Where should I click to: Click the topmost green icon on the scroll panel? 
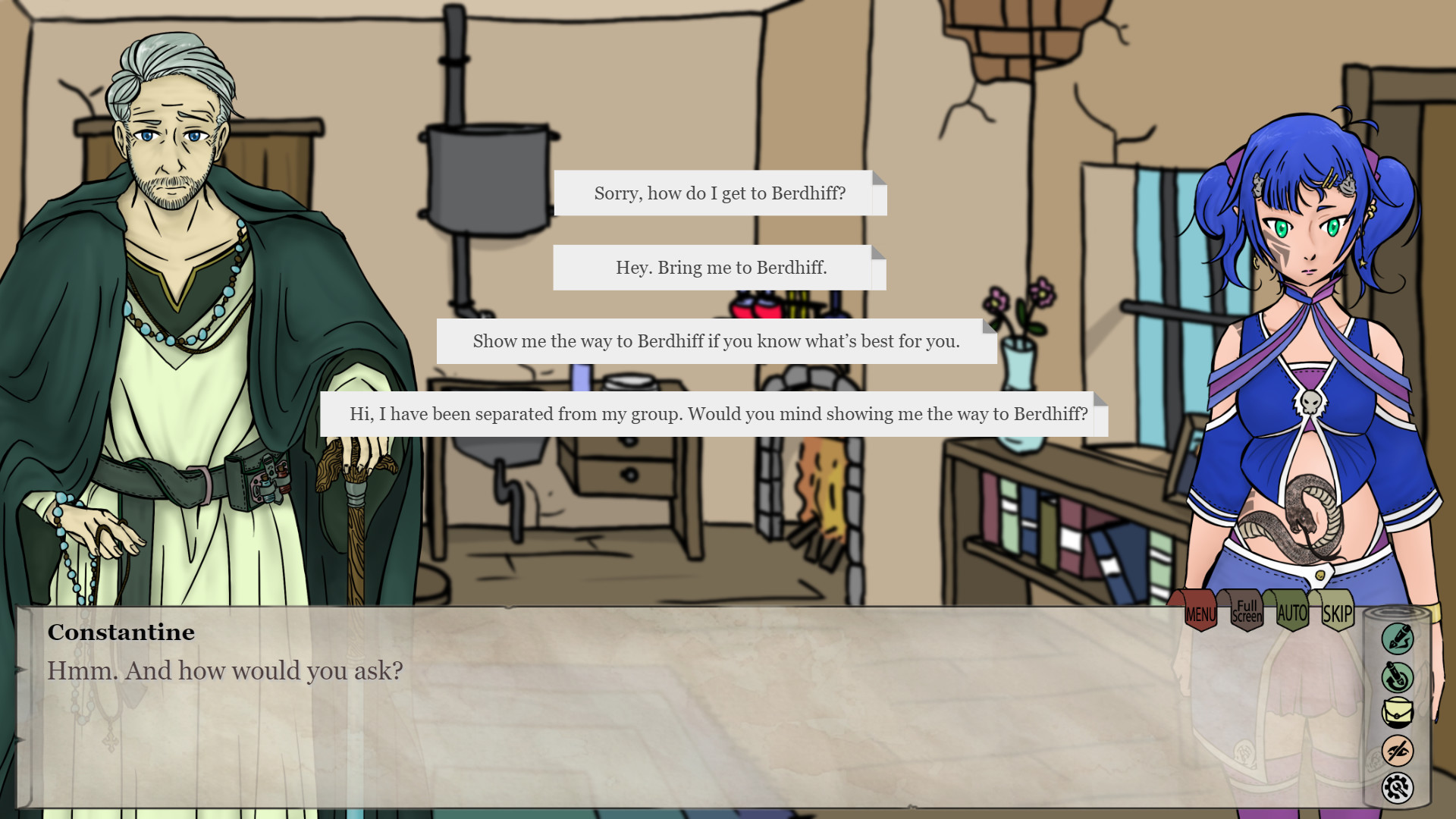pos(1399,639)
